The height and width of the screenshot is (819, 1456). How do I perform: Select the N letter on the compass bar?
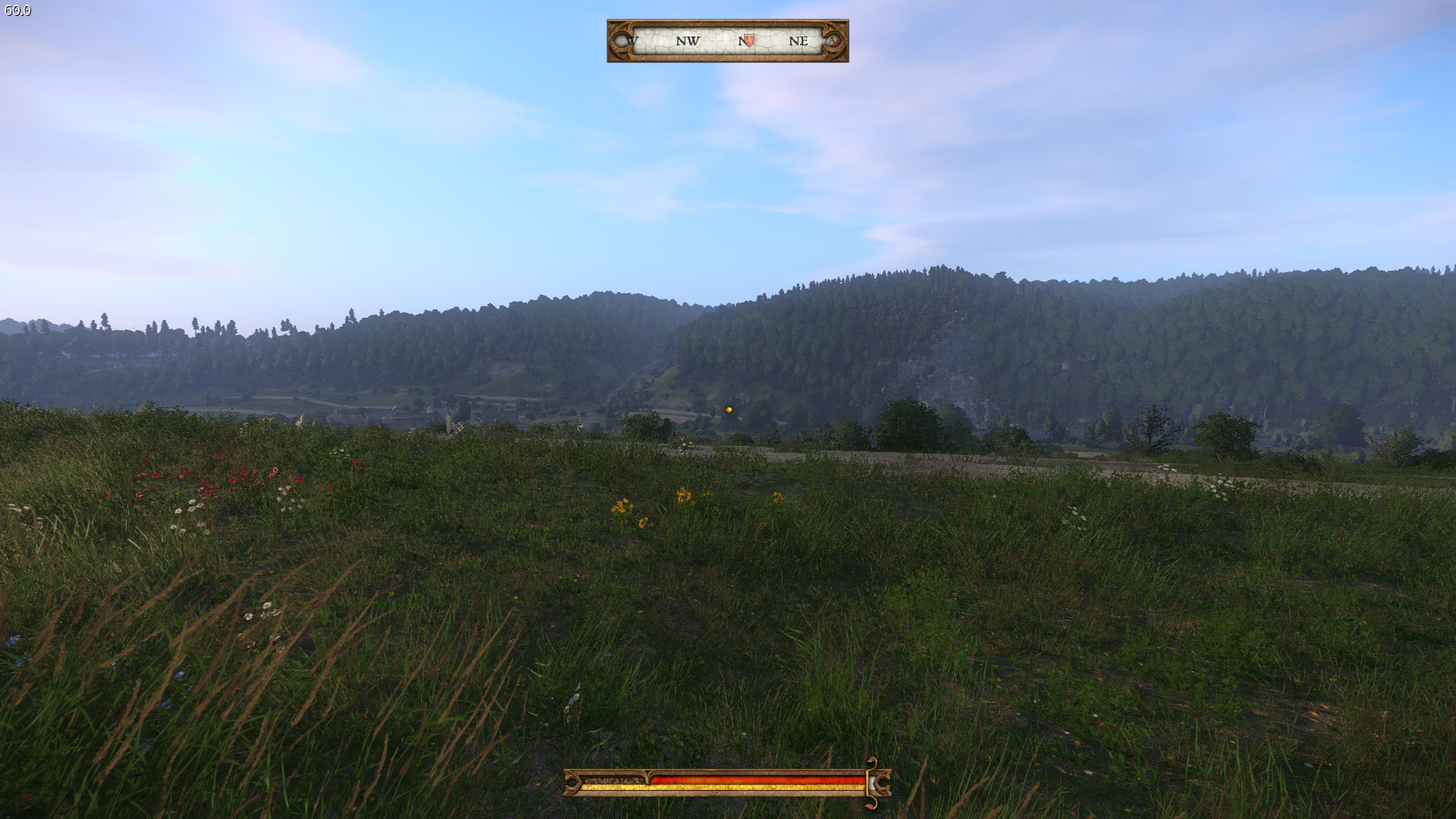coord(741,40)
